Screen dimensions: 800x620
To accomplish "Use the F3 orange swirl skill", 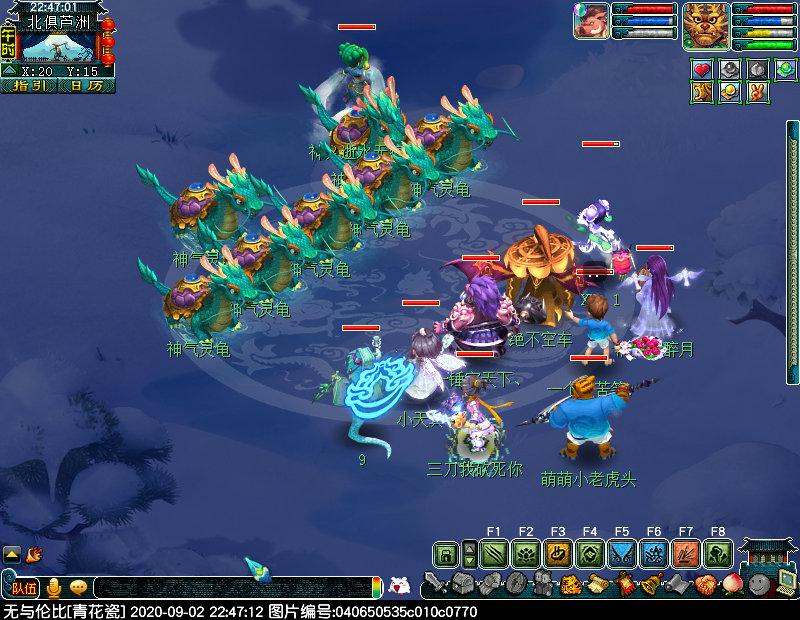I will 557,553.
